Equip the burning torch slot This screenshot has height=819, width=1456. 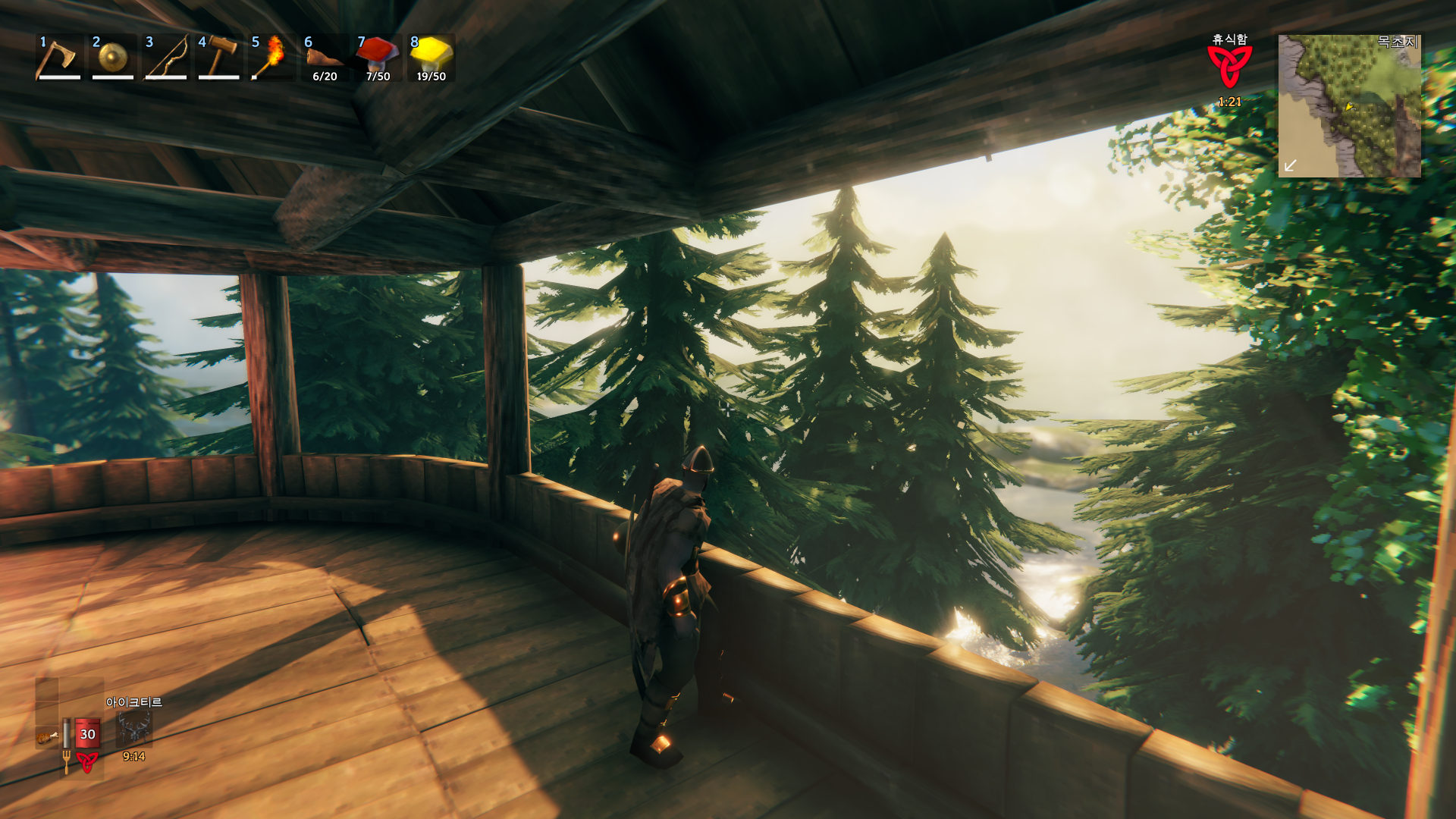(271, 58)
